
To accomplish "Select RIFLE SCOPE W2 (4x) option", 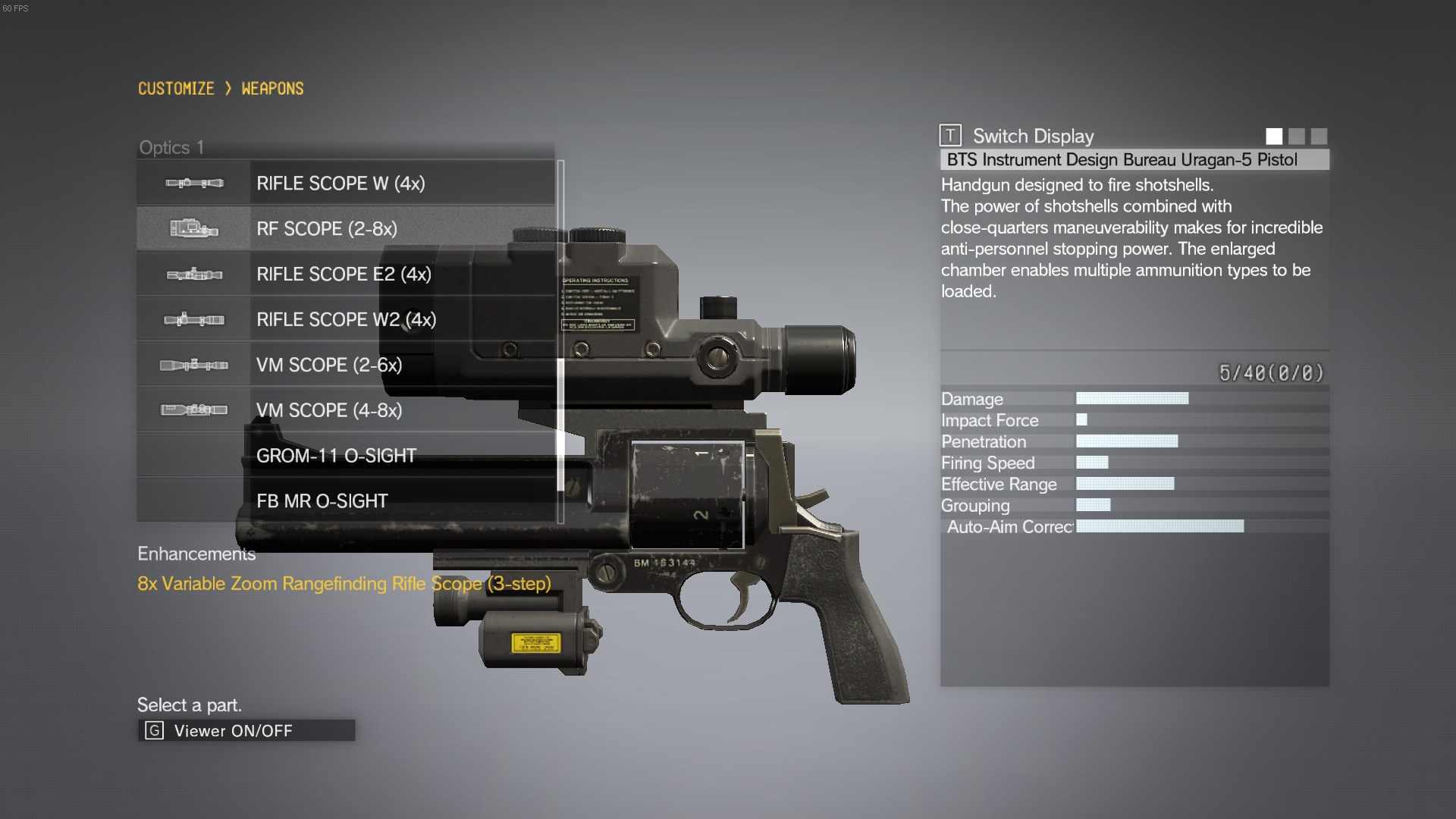I will coord(345,319).
